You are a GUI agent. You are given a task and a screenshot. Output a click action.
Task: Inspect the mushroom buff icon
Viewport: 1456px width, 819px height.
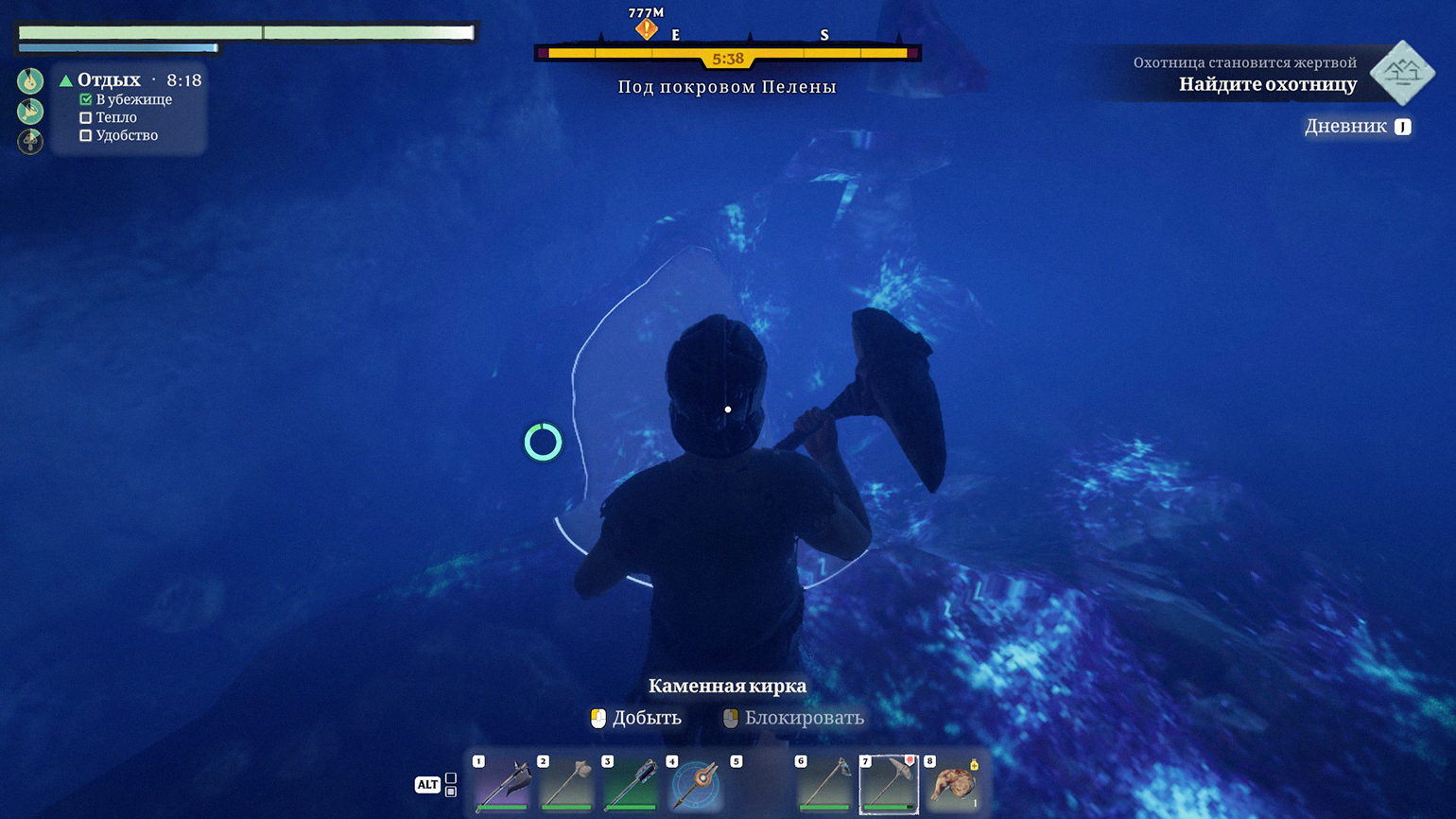coord(30,142)
